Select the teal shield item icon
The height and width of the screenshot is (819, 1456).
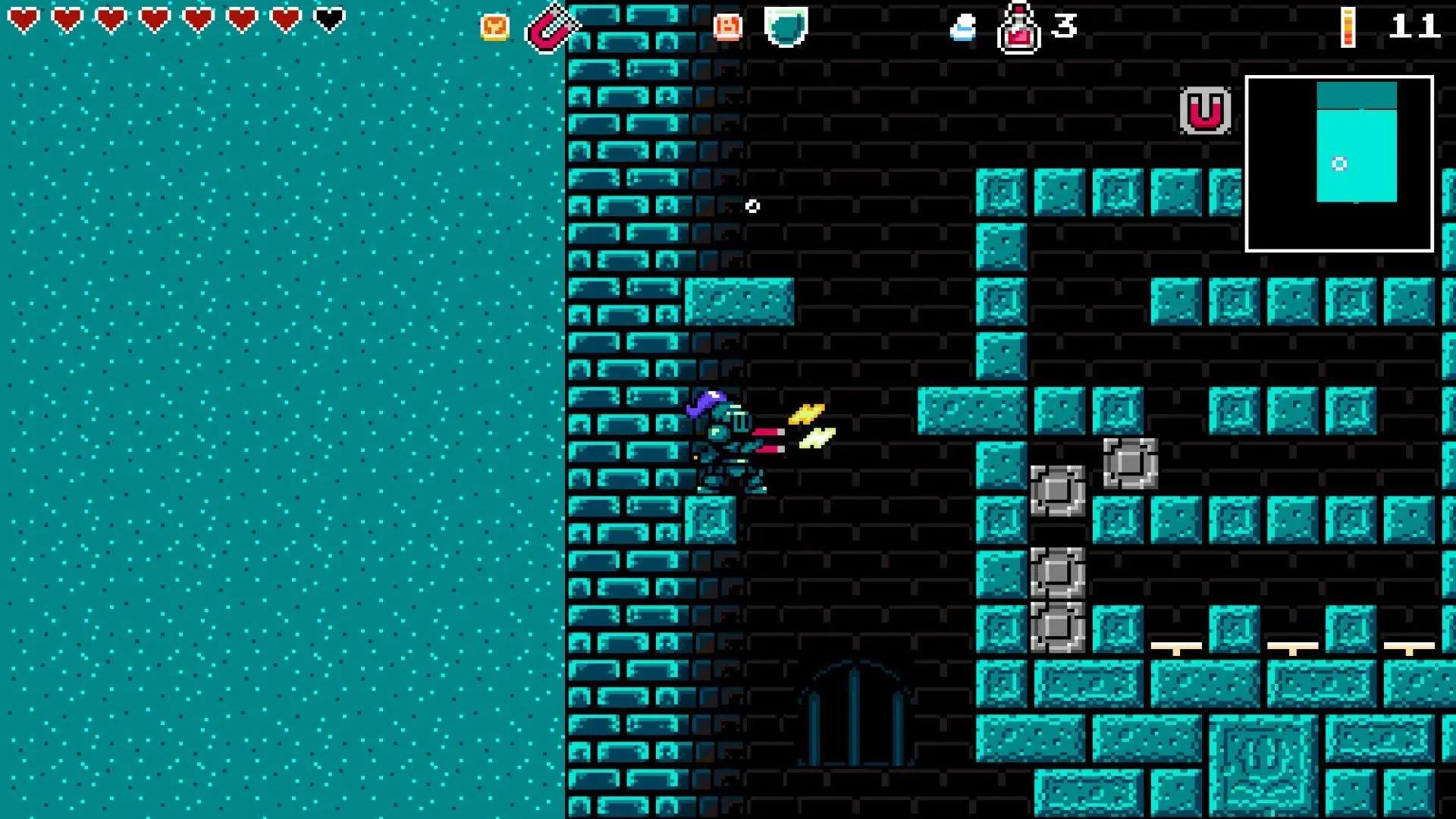pos(786,27)
